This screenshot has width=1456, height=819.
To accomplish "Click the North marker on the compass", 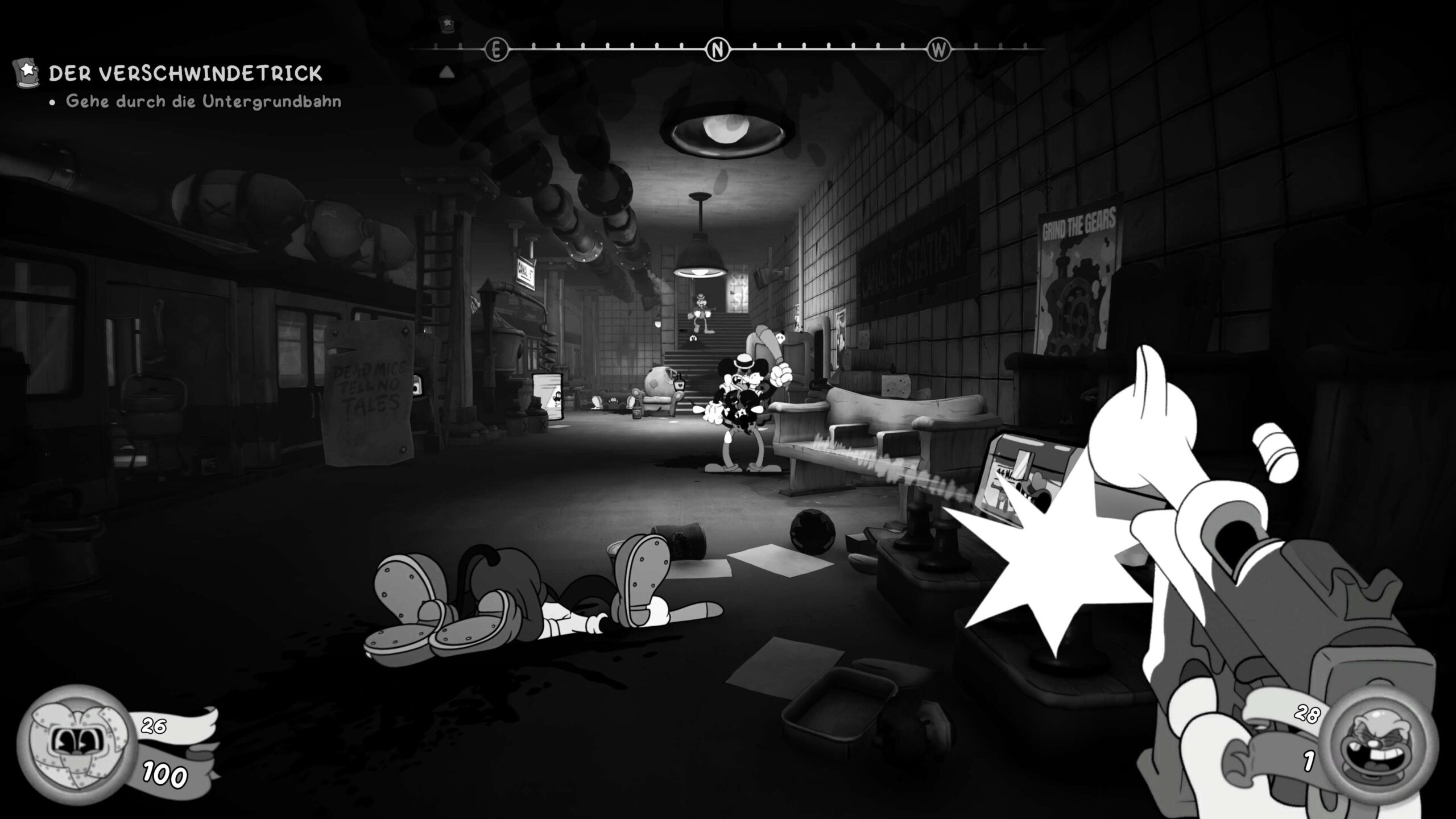I will pyautogui.click(x=717, y=50).
